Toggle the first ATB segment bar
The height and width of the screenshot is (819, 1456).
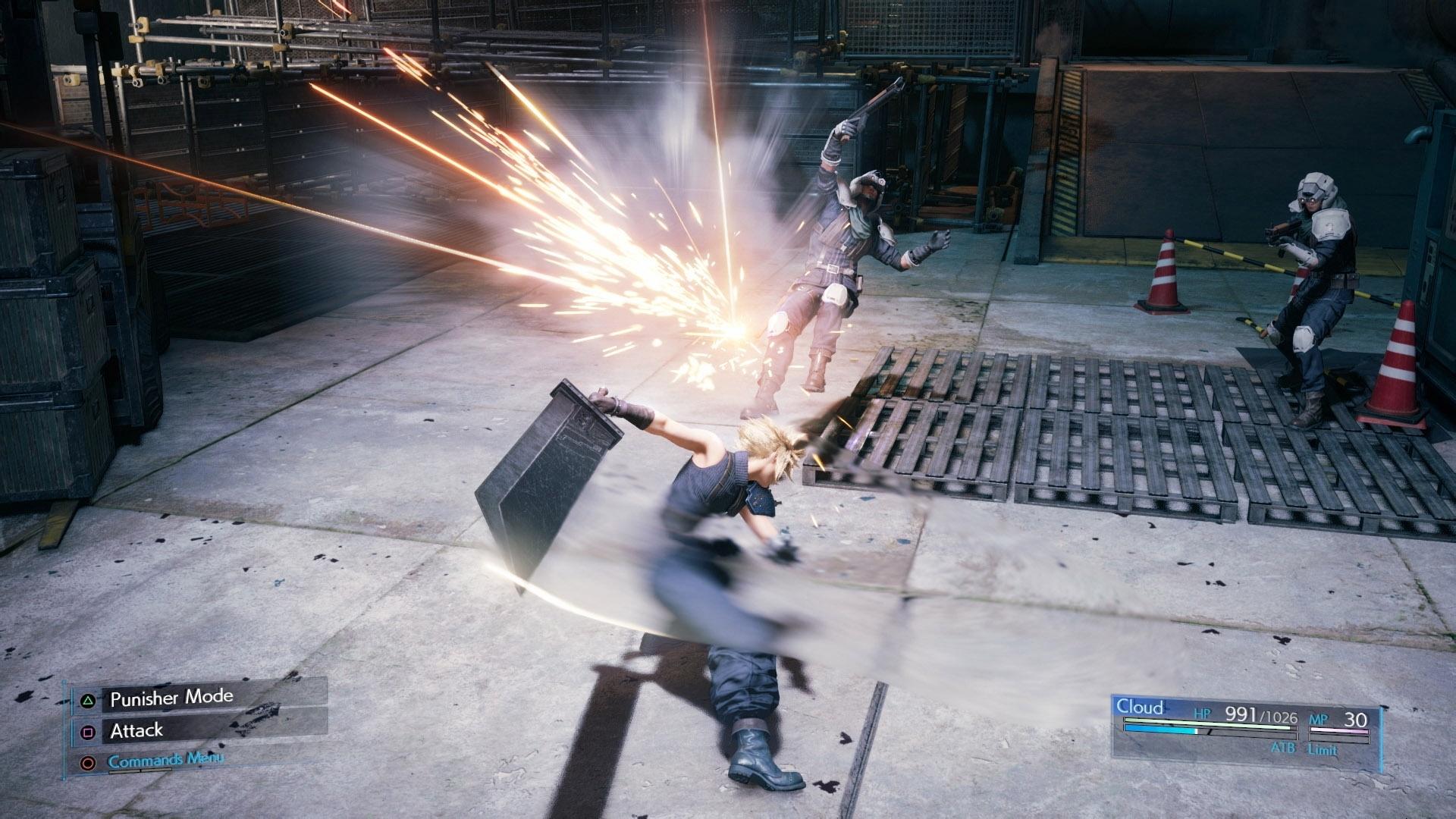click(1162, 730)
